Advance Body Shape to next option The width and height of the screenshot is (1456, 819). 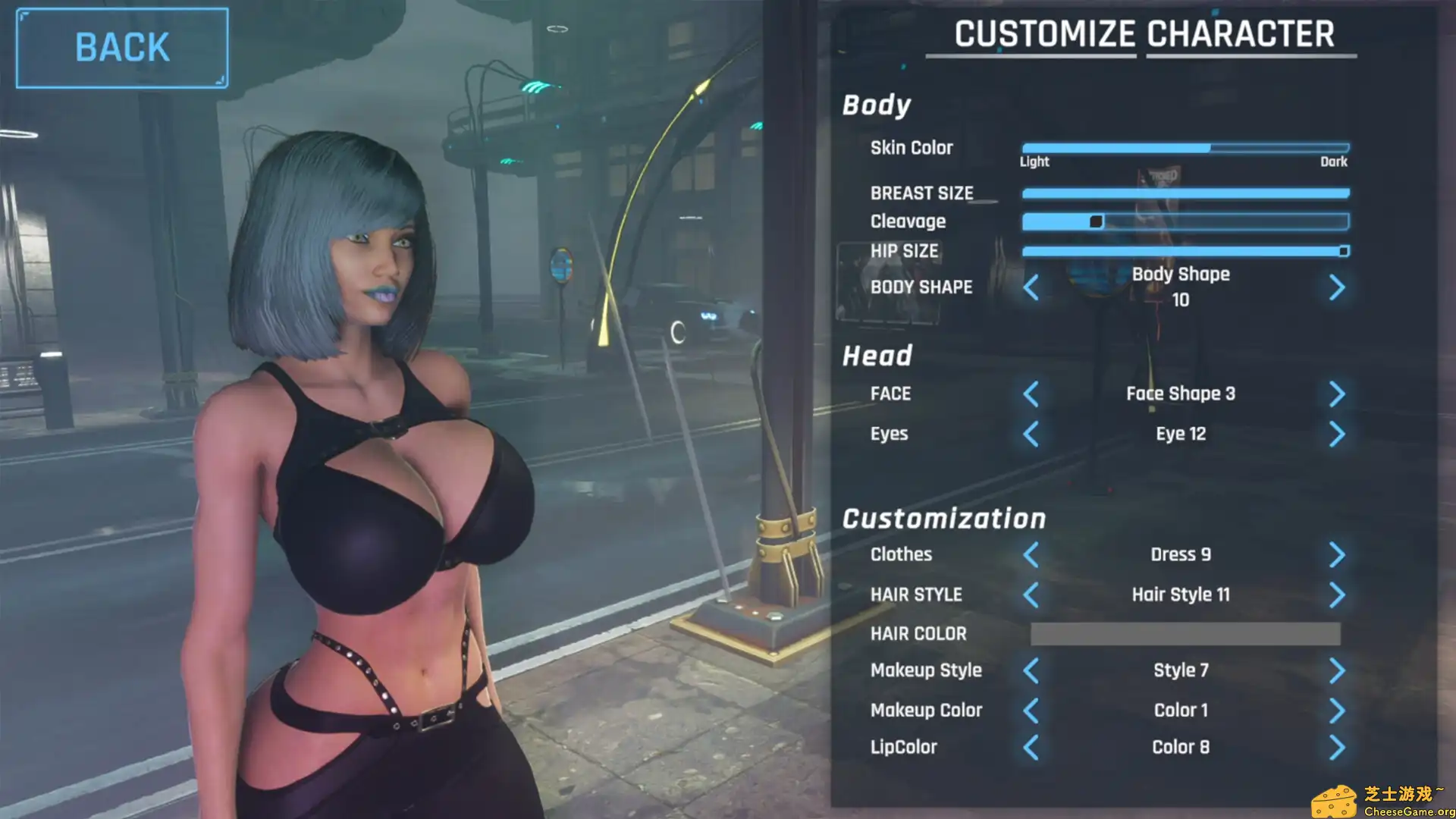coord(1337,288)
